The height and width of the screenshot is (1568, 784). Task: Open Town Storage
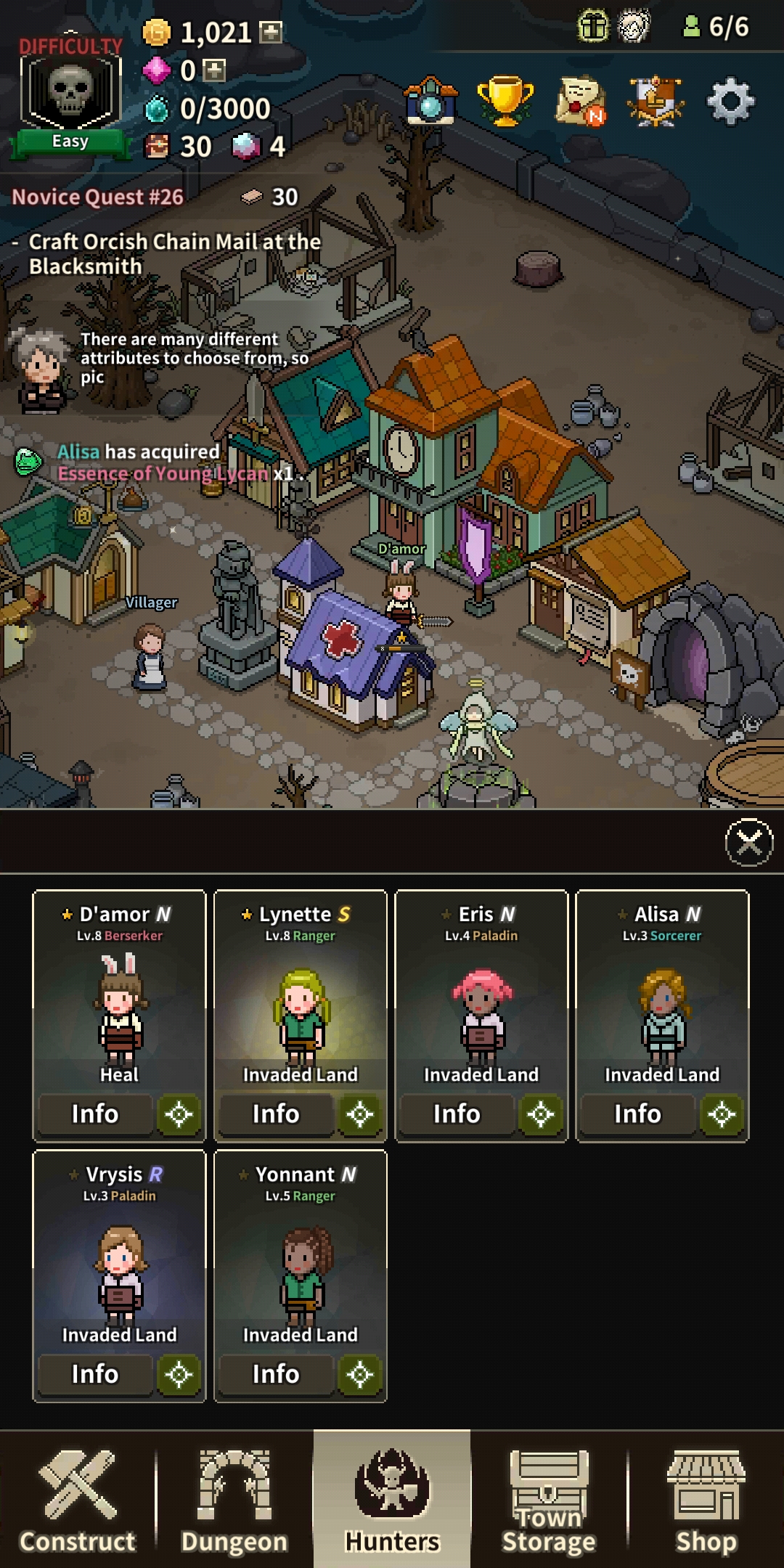click(549, 1500)
